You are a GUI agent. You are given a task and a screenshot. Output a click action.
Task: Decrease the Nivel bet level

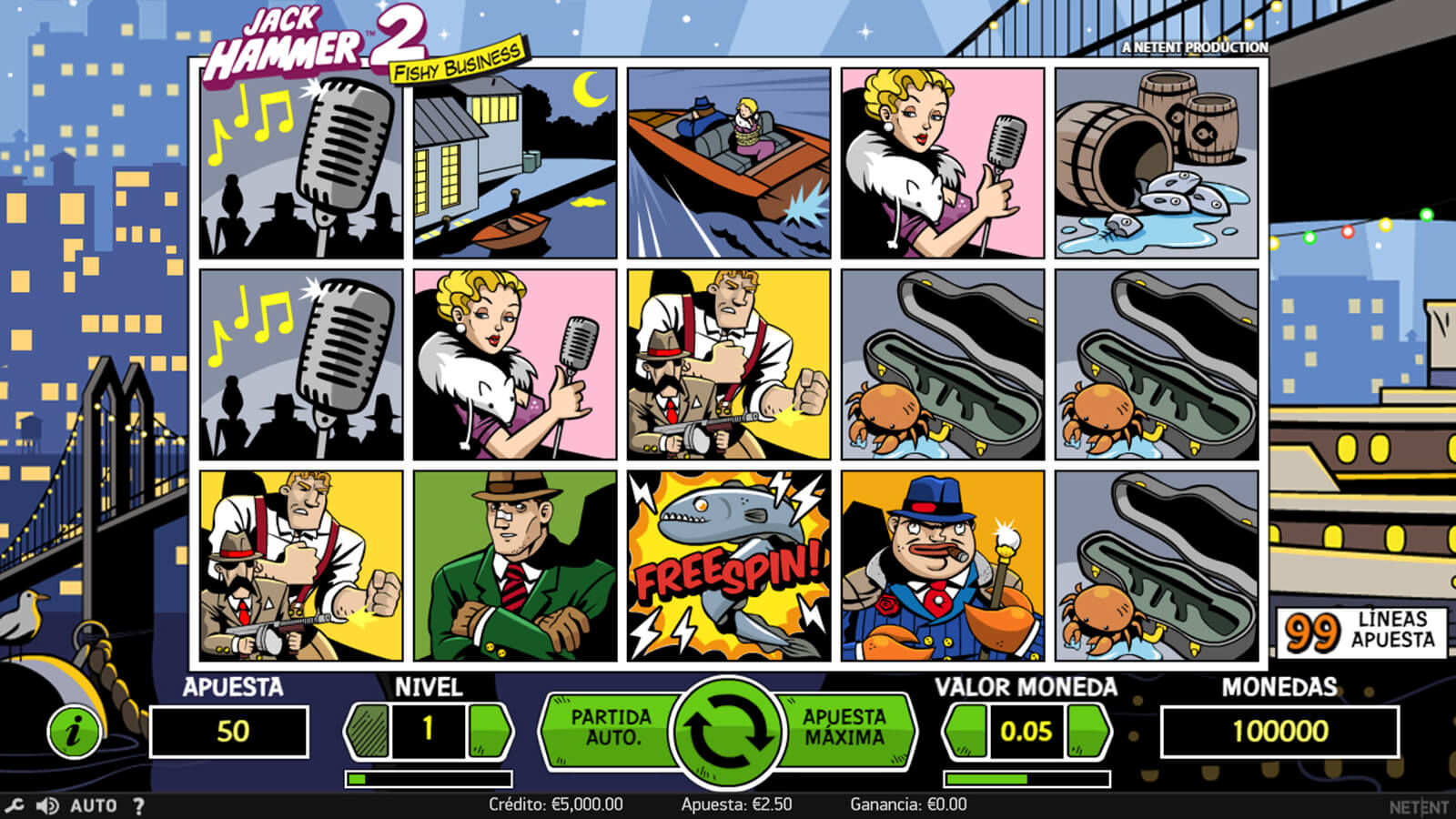pos(368,730)
